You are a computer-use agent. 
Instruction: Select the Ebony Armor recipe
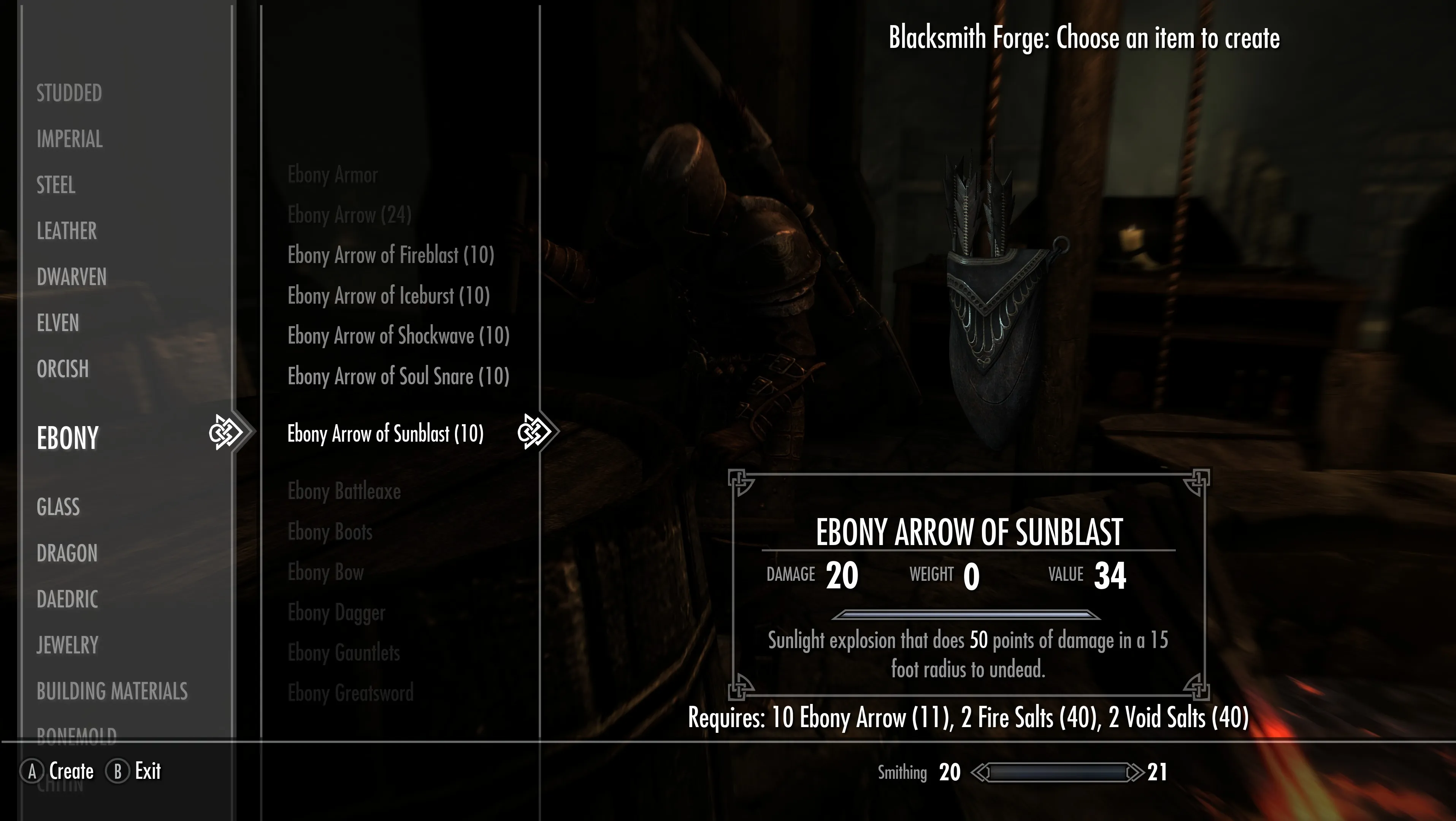332,174
